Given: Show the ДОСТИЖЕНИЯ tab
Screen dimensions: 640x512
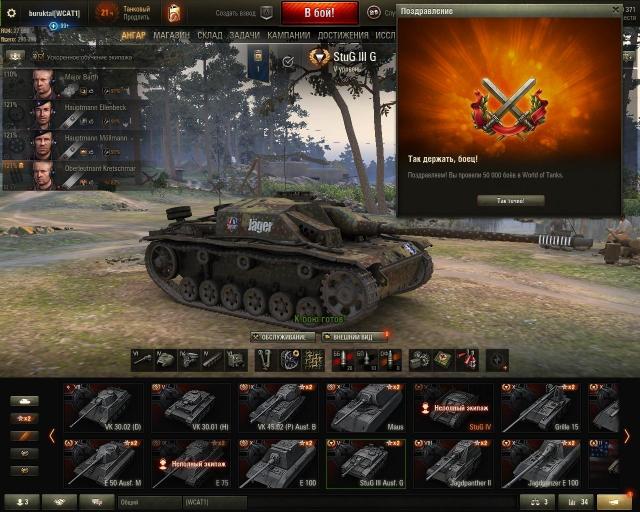Looking at the screenshot, I should pos(343,34).
